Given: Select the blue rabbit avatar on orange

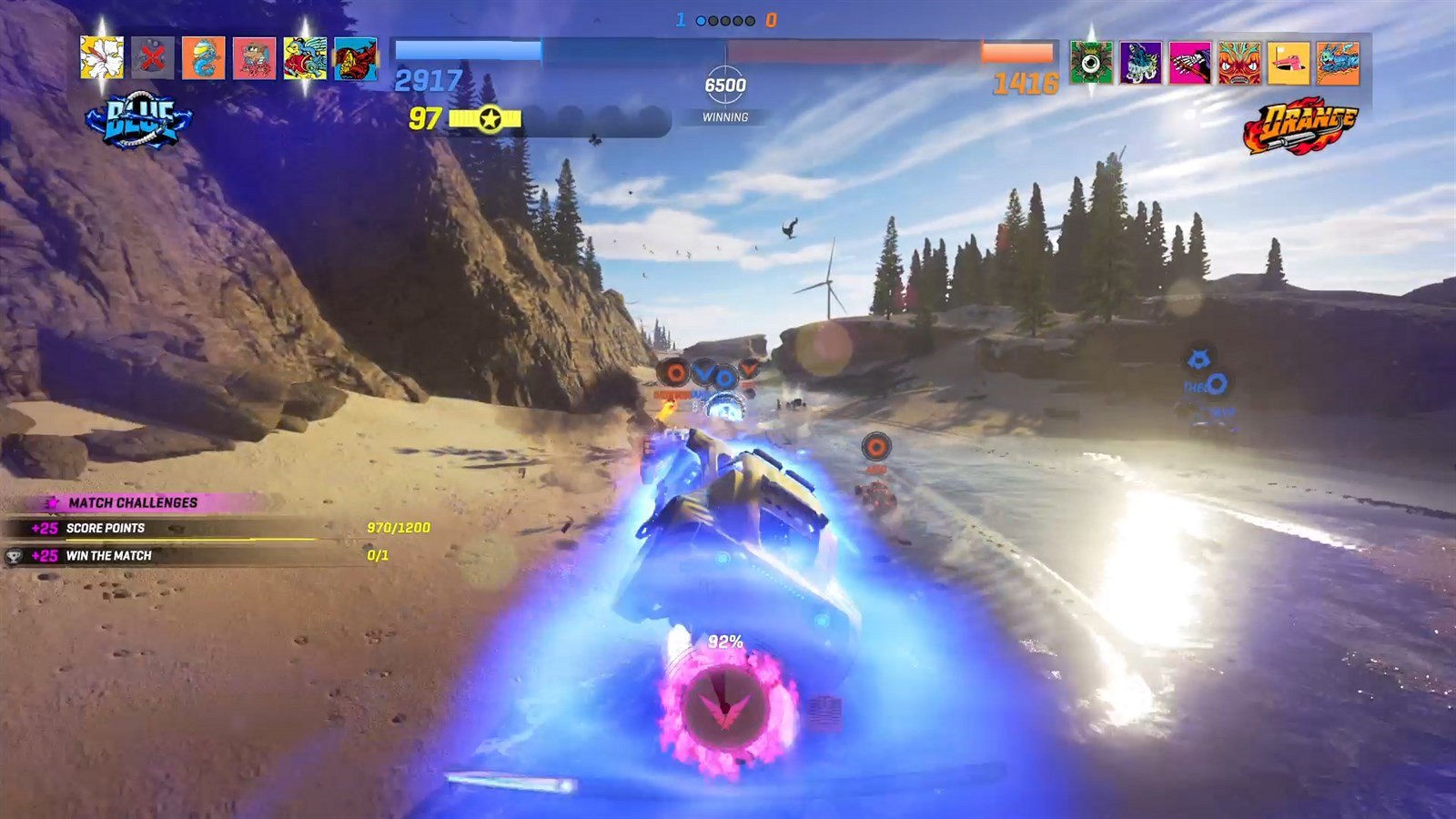Looking at the screenshot, I should tap(1338, 63).
